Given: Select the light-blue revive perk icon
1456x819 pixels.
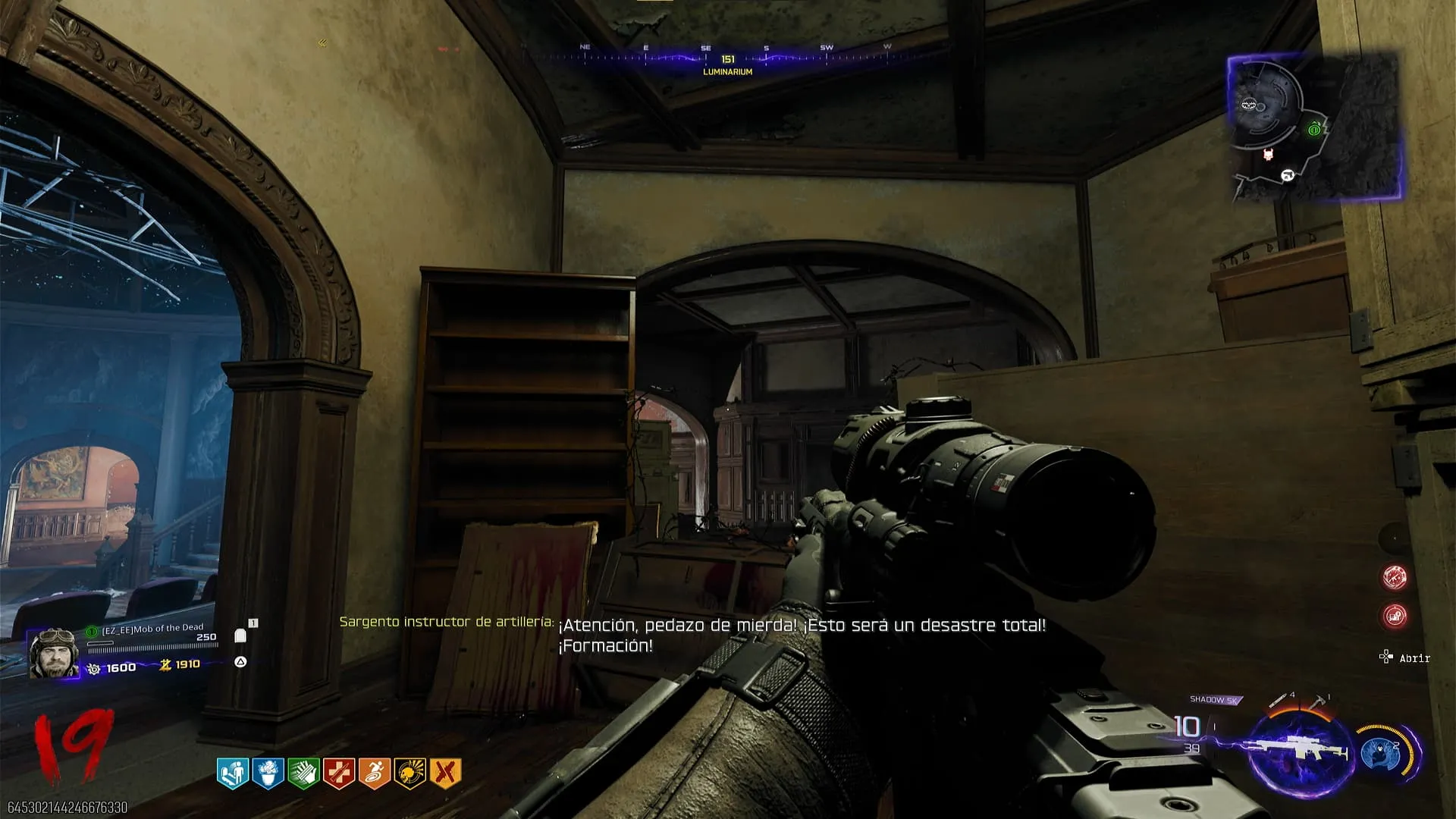Looking at the screenshot, I should click(x=233, y=773).
